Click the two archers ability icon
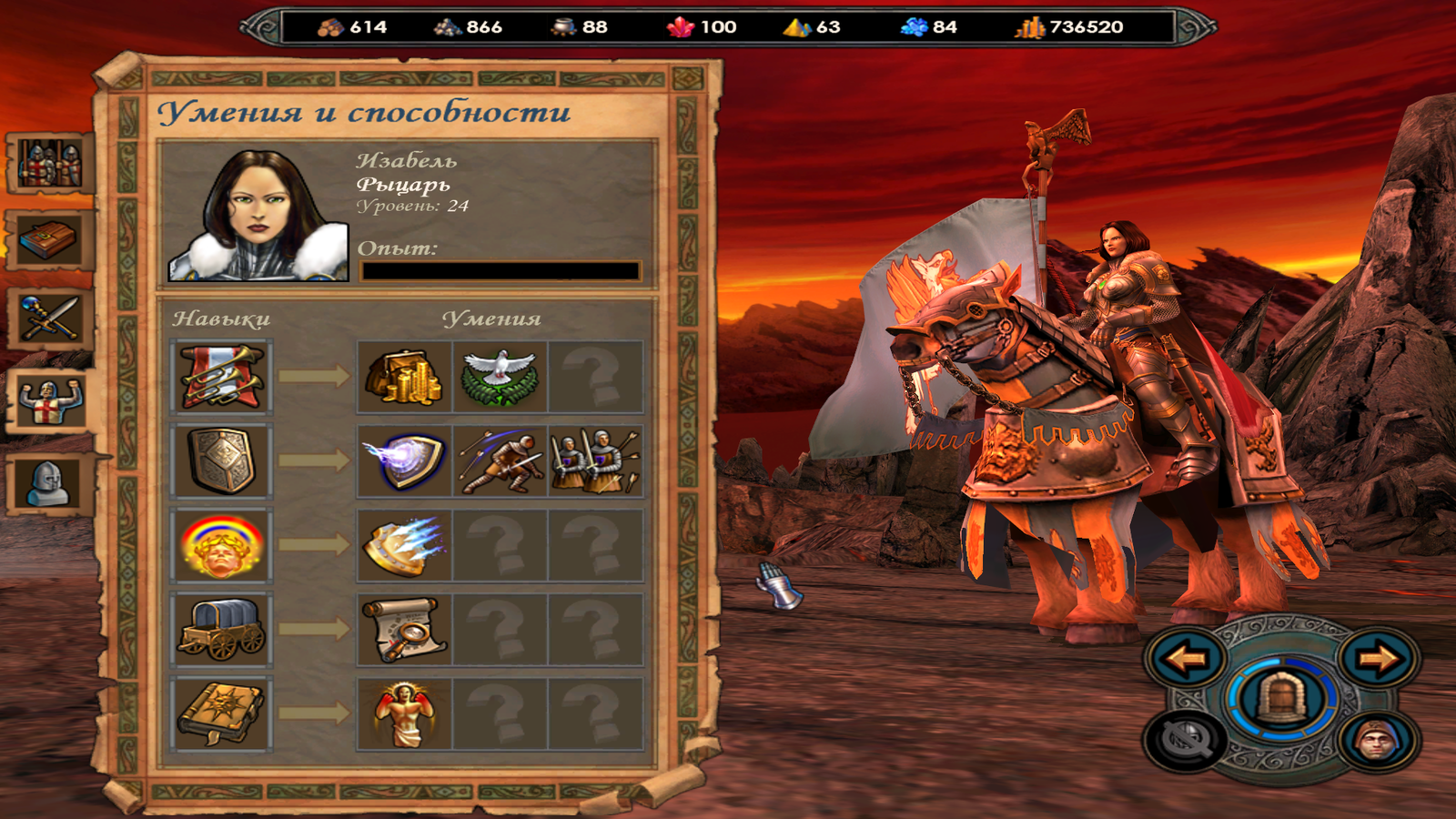The width and height of the screenshot is (1456, 819). 595,460
